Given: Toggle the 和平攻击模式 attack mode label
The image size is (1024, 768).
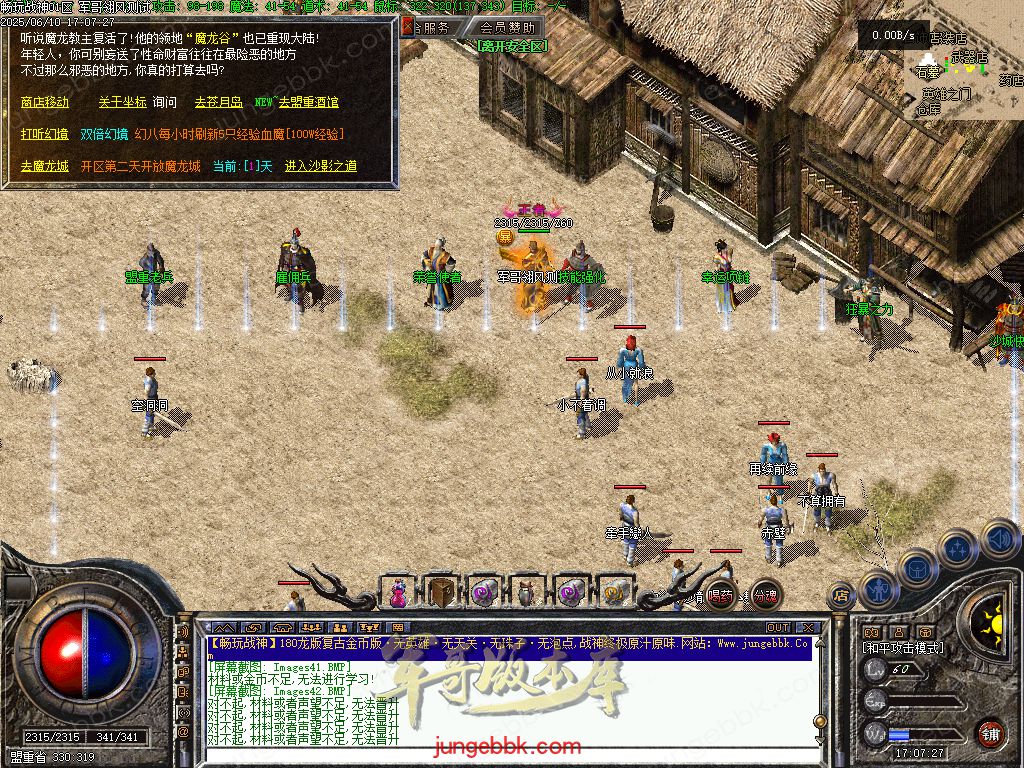Looking at the screenshot, I should pyautogui.click(x=903, y=648).
